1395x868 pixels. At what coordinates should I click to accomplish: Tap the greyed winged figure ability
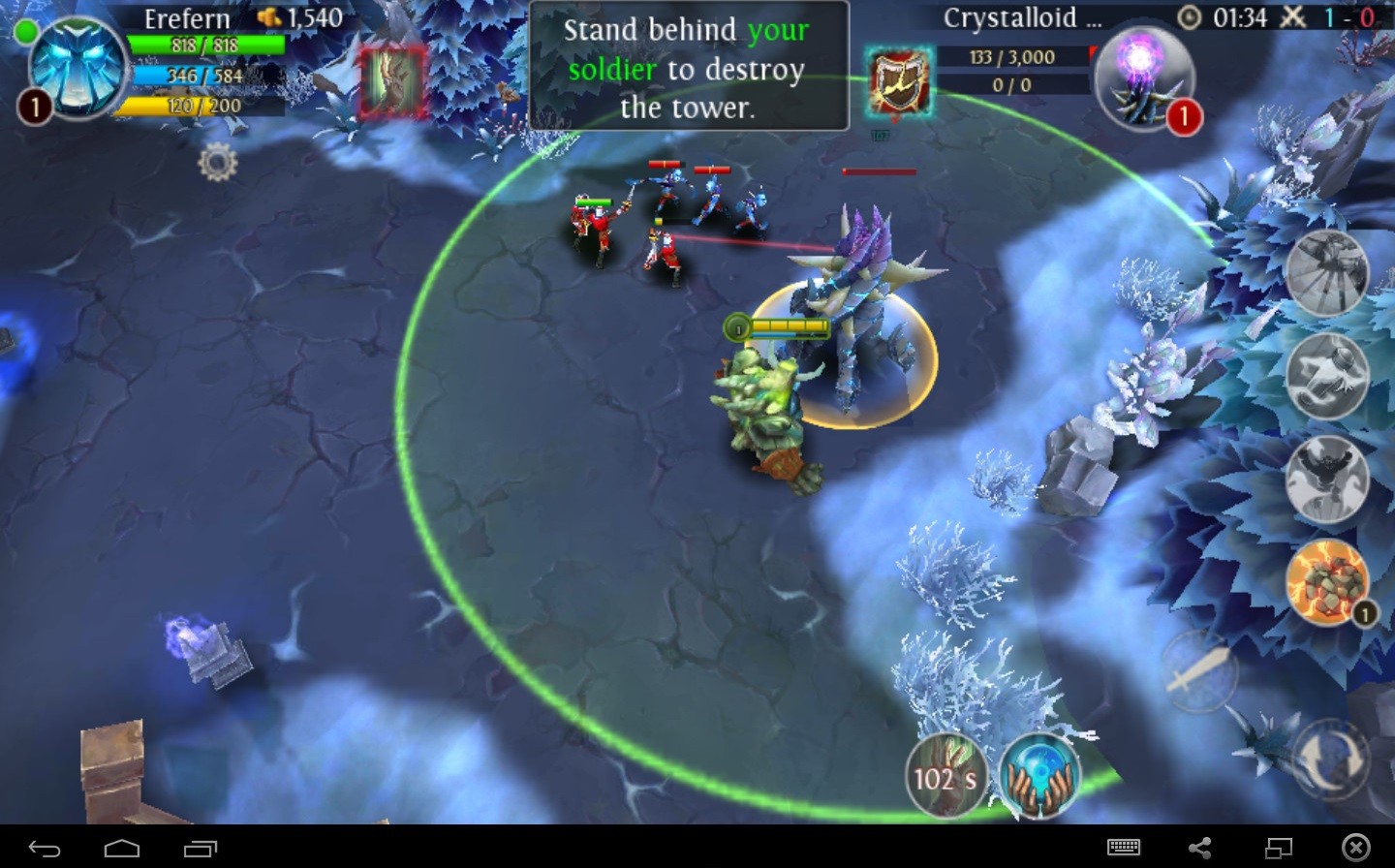(x=1326, y=479)
